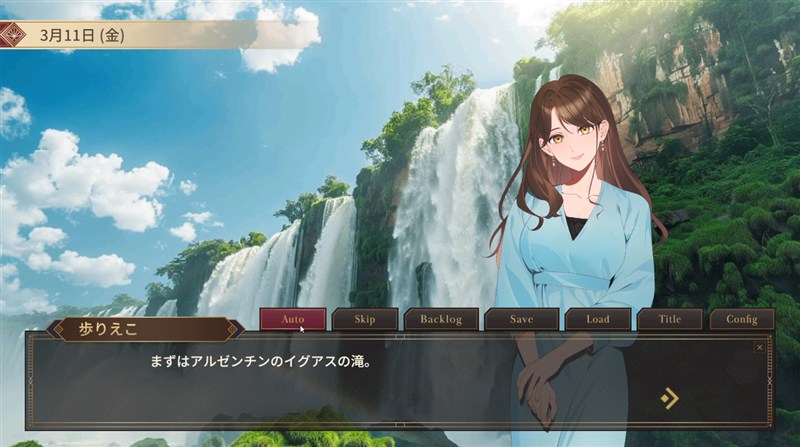Advance dialogue with the gold arrow
This screenshot has width=800, height=447.
(x=669, y=398)
